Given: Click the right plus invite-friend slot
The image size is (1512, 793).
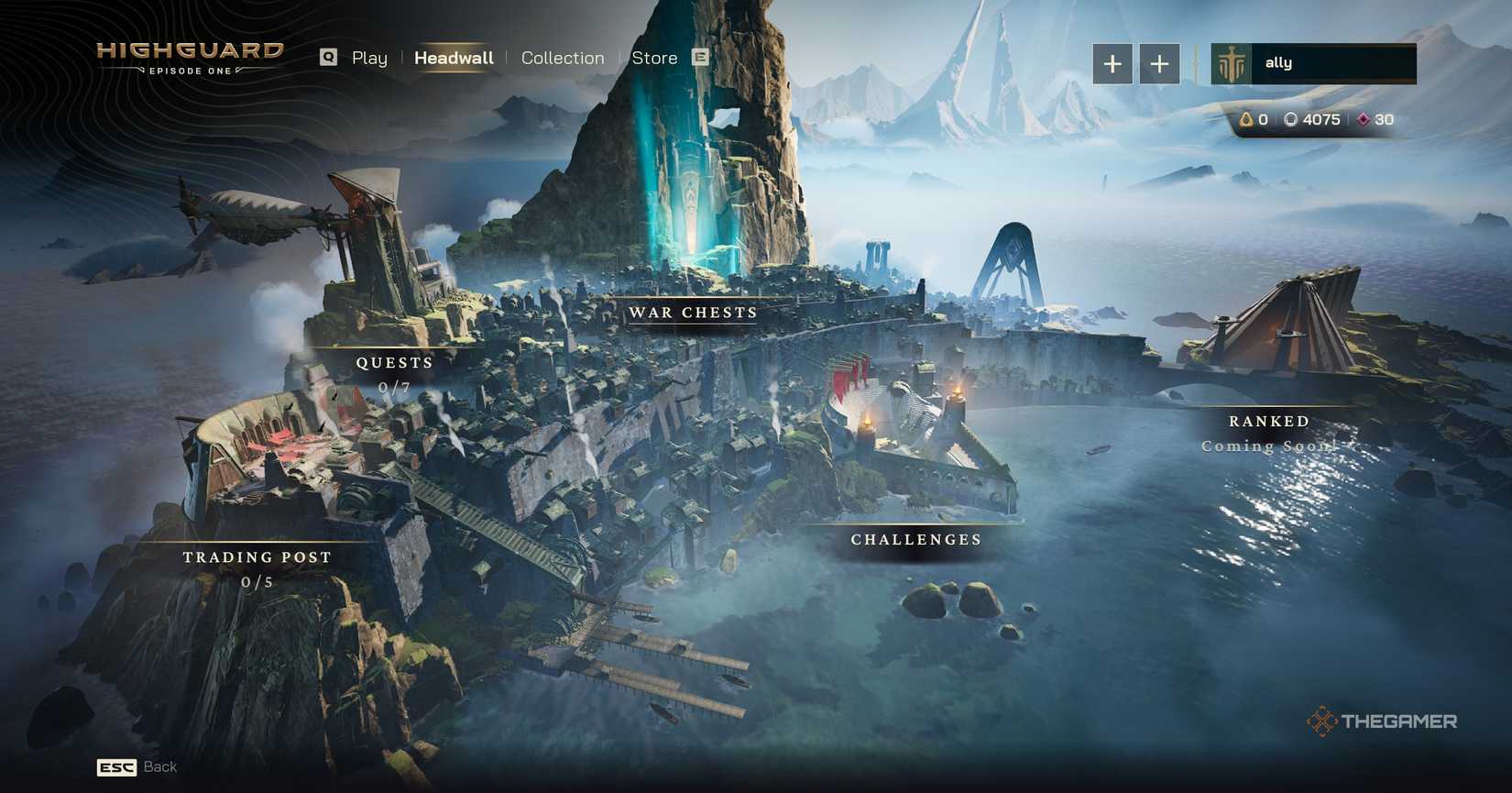Looking at the screenshot, I should (1159, 64).
